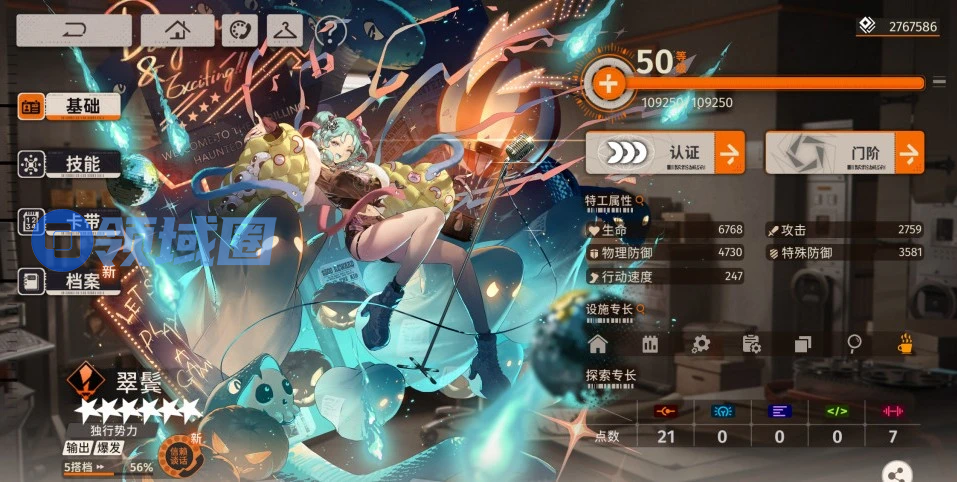Viewport: 957px width, 482px height.
Task: Open the 档案 archive tab
Action: click(x=70, y=281)
